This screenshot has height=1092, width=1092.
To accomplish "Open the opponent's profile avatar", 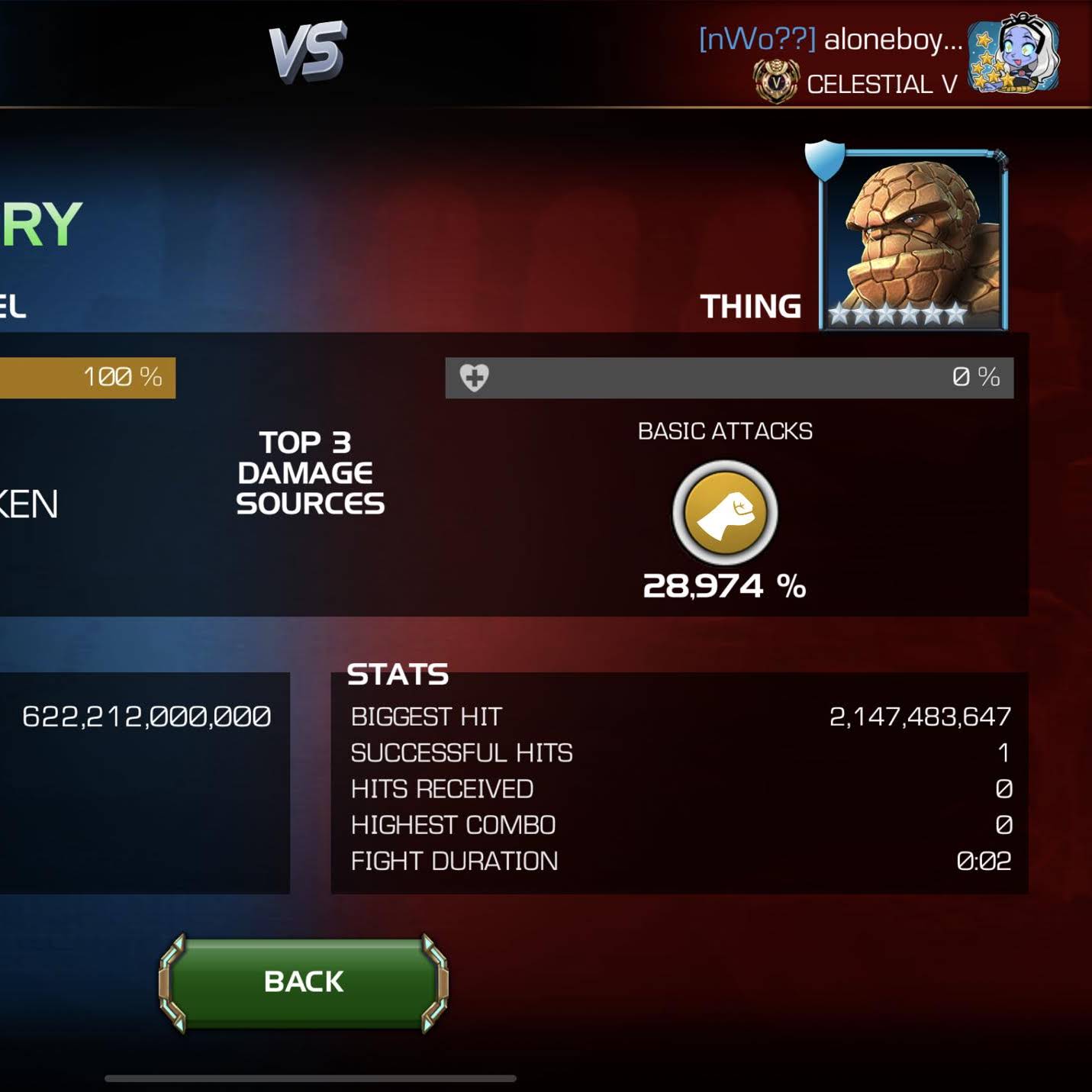I will point(1013,55).
